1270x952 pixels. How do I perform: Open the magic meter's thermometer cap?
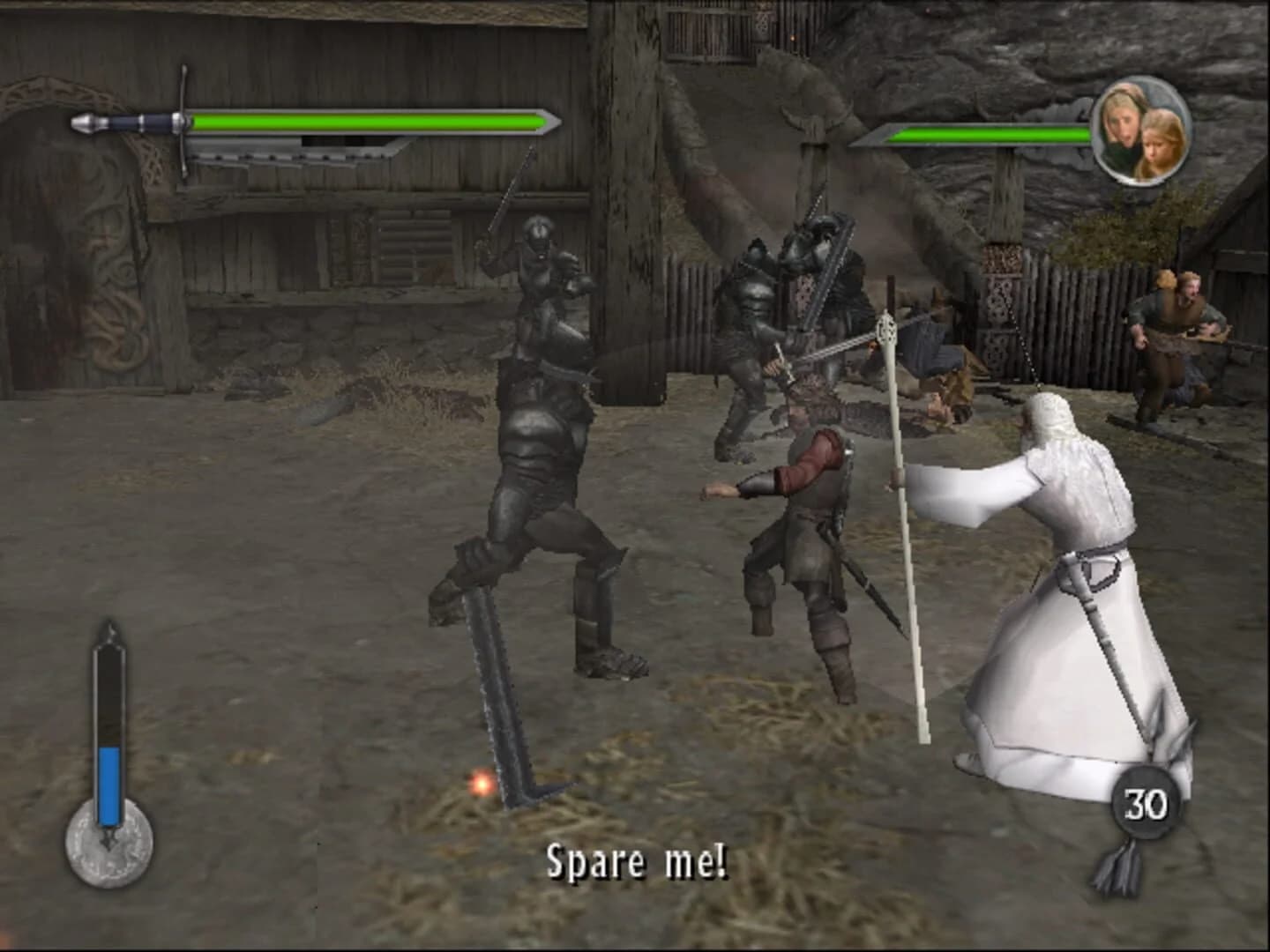pos(108,630)
